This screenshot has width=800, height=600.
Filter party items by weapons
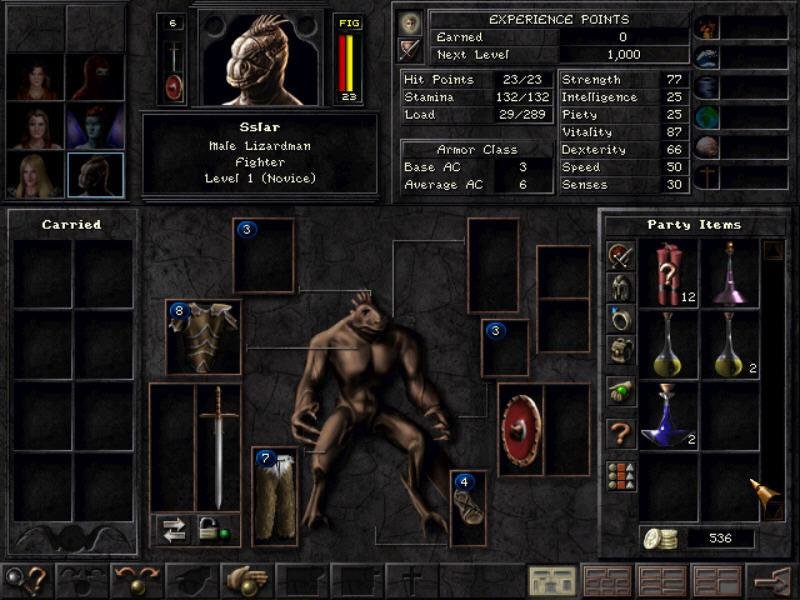621,256
